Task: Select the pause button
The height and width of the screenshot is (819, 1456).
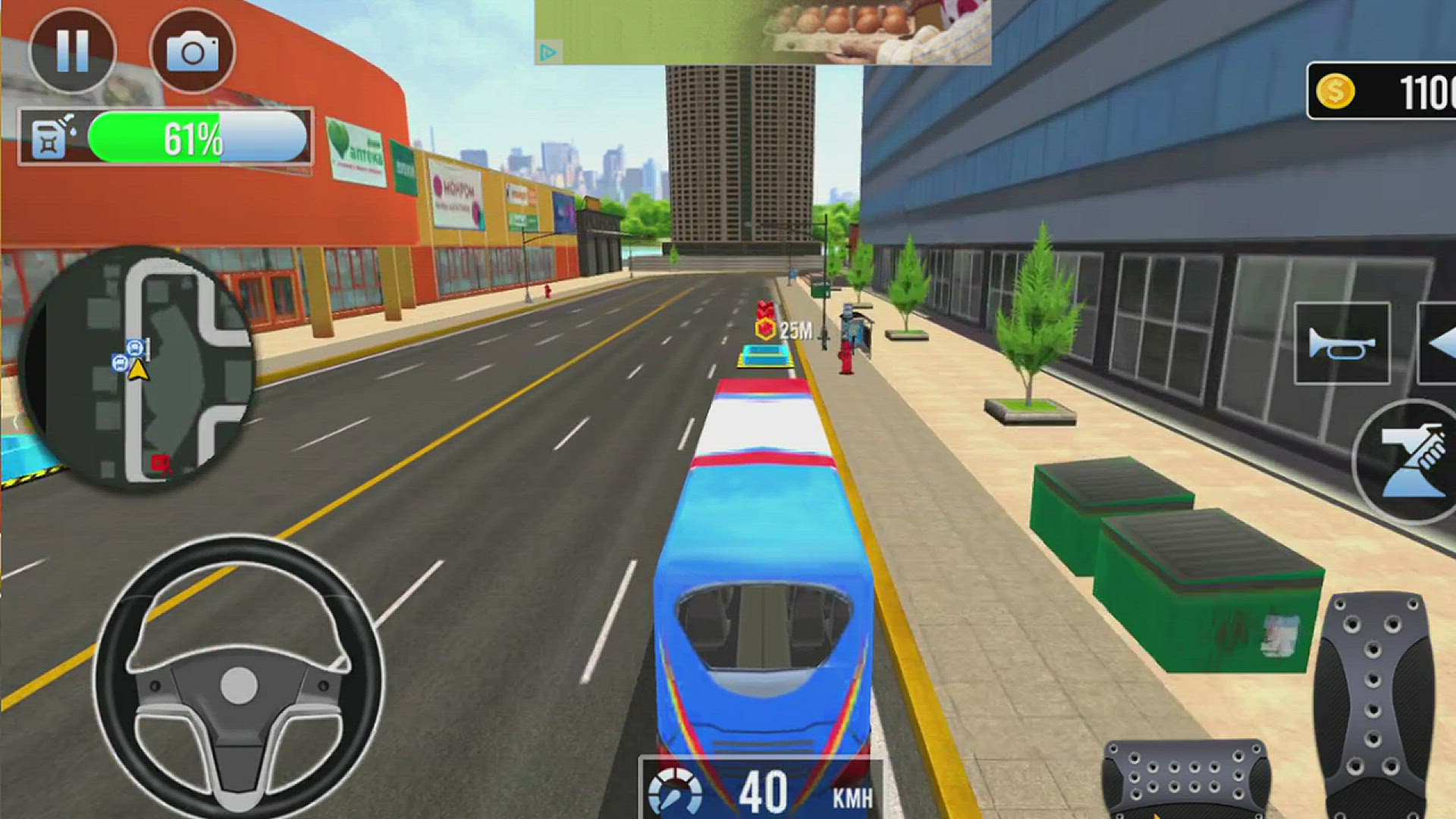Action: (71, 52)
